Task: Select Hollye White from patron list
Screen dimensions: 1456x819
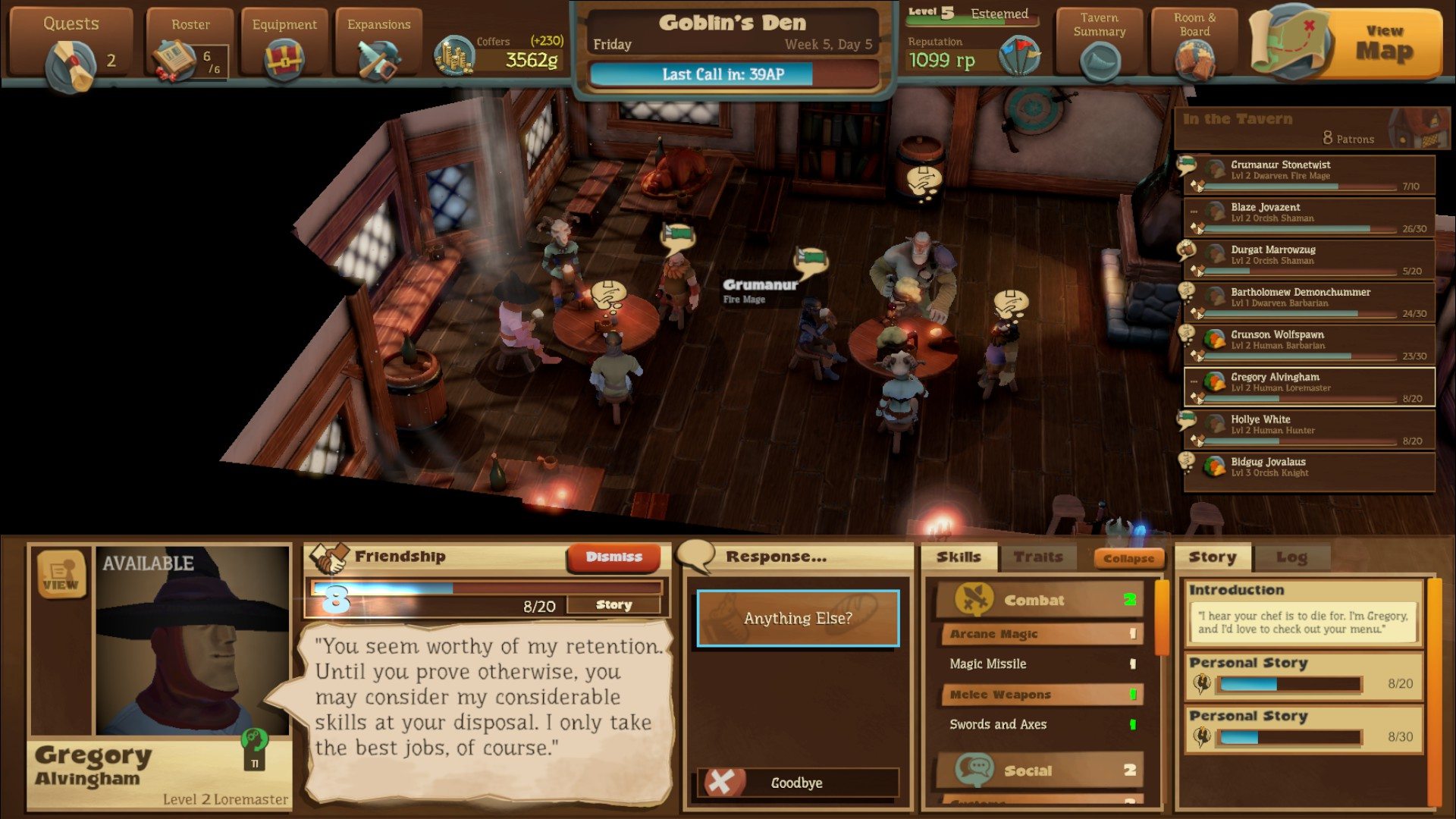Action: coord(1309,430)
